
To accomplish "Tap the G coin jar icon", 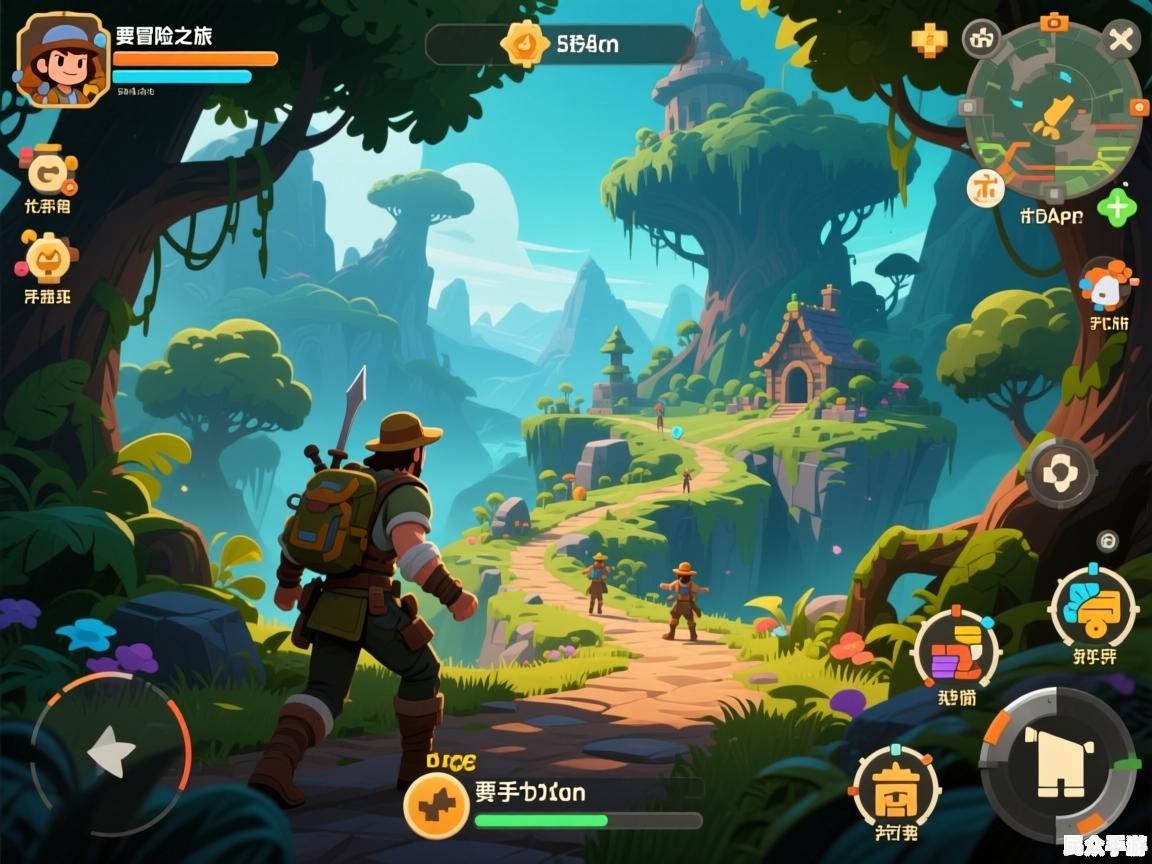I will click(47, 172).
